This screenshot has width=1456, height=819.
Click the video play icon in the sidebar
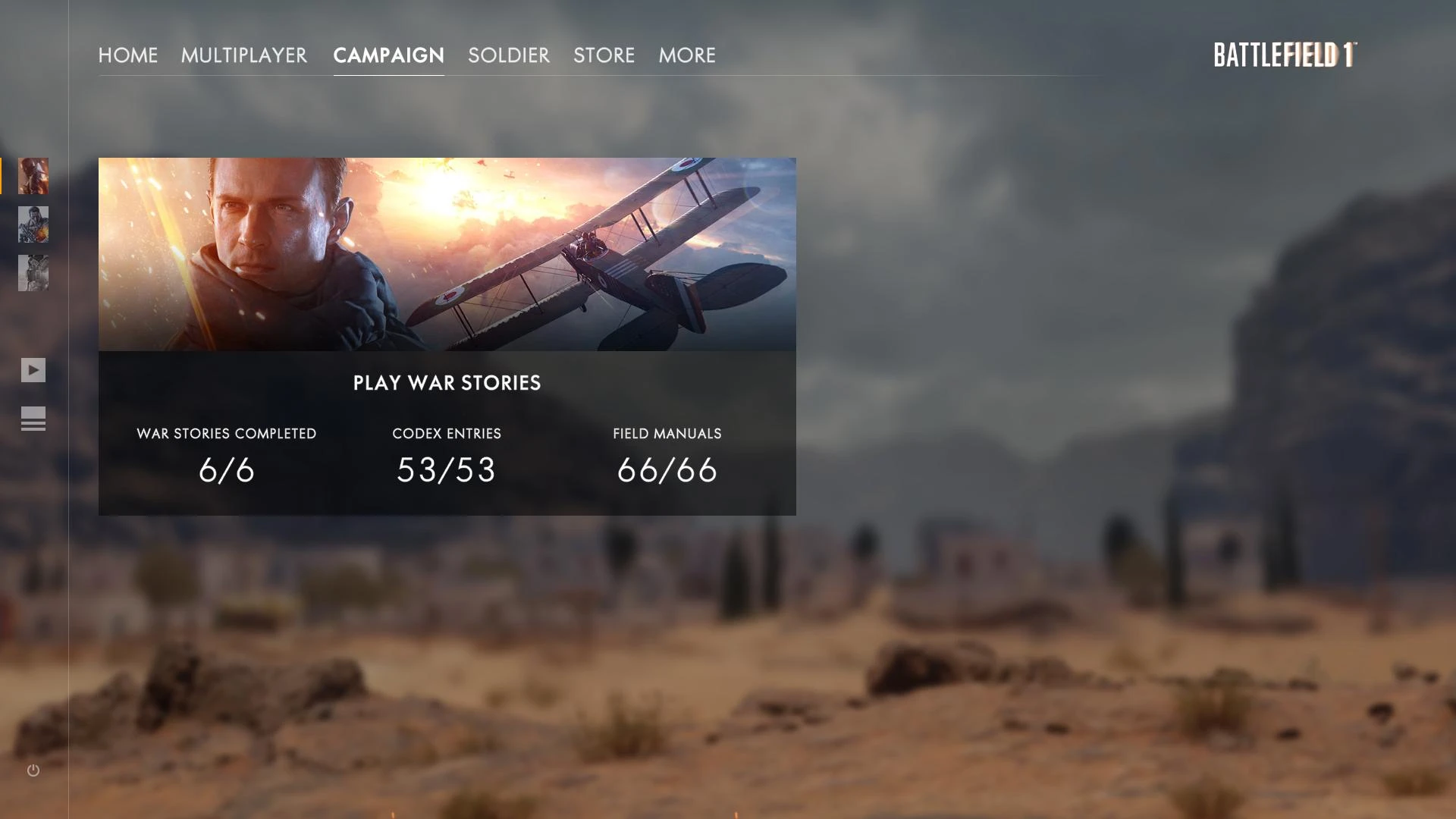(x=33, y=370)
